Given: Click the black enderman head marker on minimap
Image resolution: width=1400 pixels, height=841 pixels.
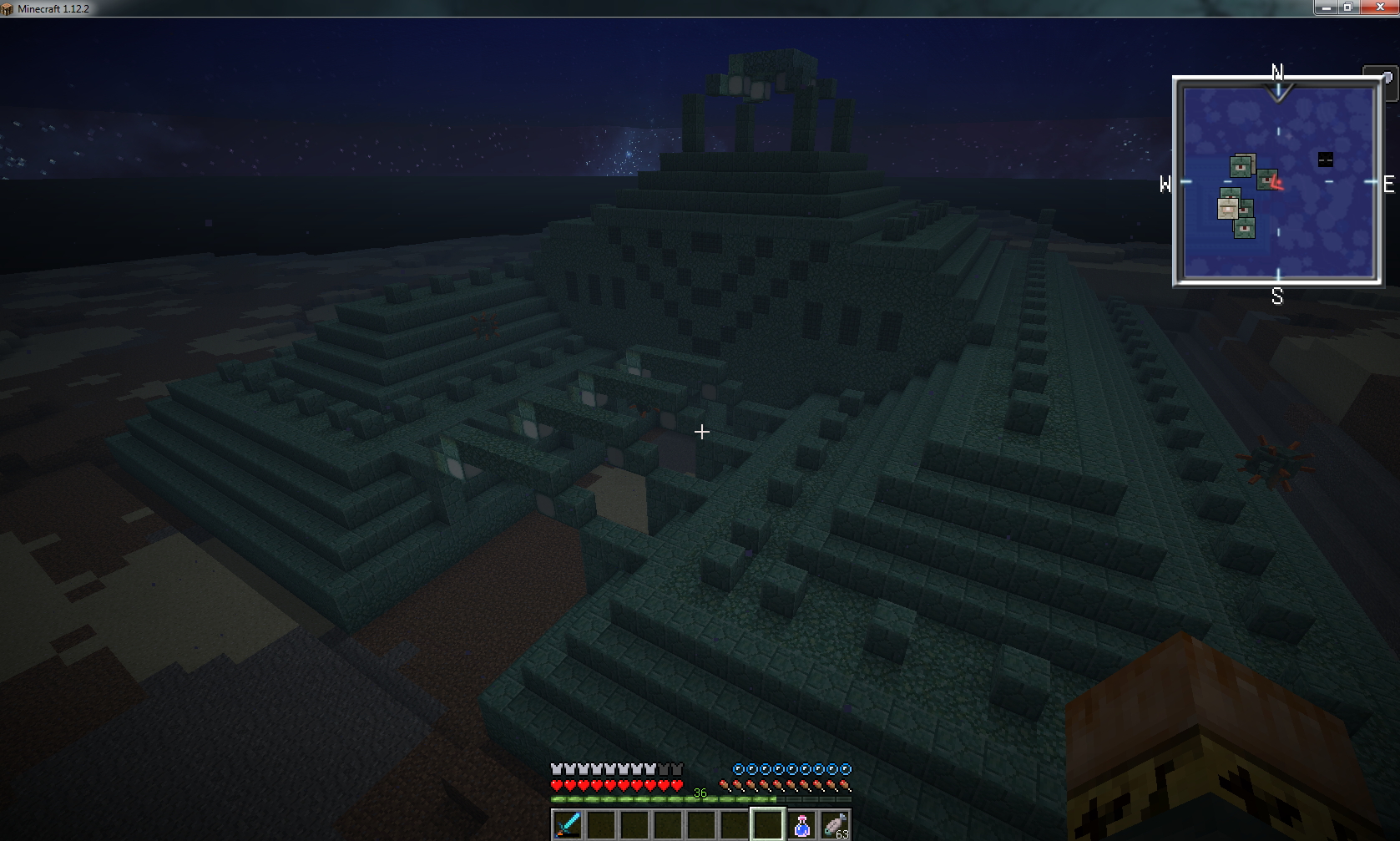Looking at the screenshot, I should point(1325,160).
